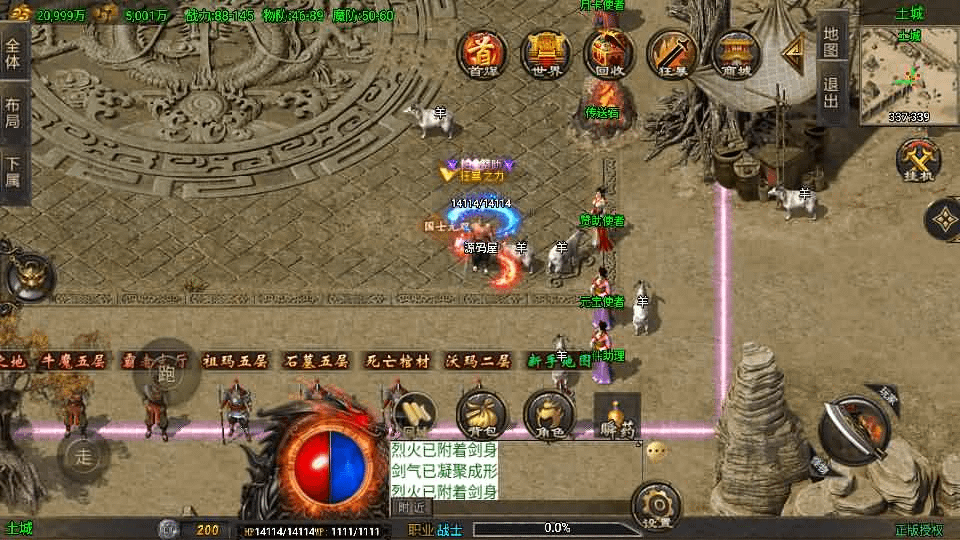Open the 地图 map button
This screenshot has height=540, width=960.
point(832,40)
